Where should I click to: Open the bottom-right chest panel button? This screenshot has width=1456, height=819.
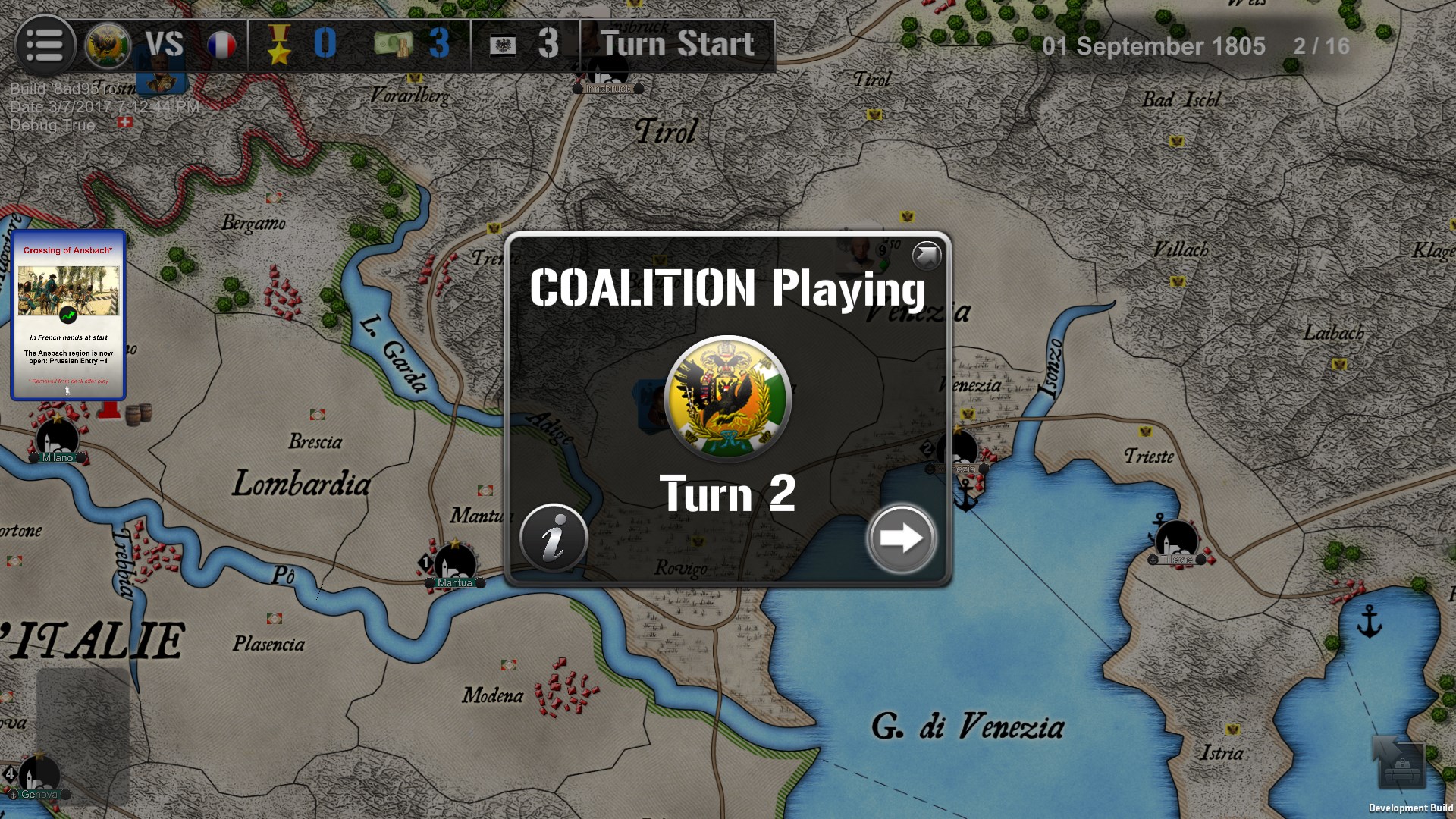coord(1400,766)
